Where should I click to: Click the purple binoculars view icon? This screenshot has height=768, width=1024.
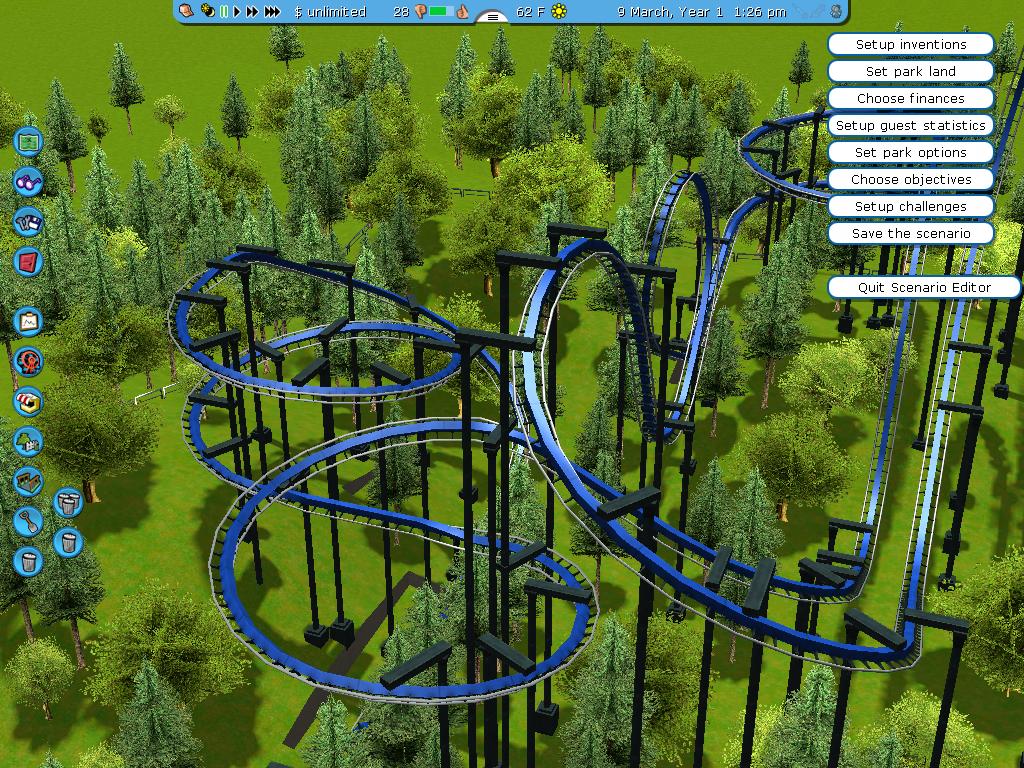(28, 181)
